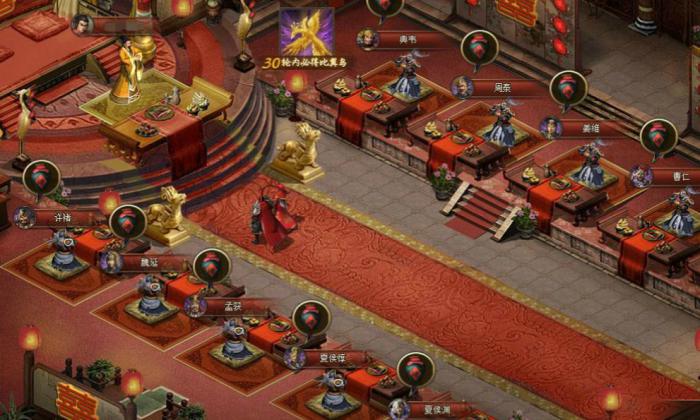The image size is (700, 420).
Task: Tap the lantern bubble above 魏延's nameplate
Action: [127, 222]
